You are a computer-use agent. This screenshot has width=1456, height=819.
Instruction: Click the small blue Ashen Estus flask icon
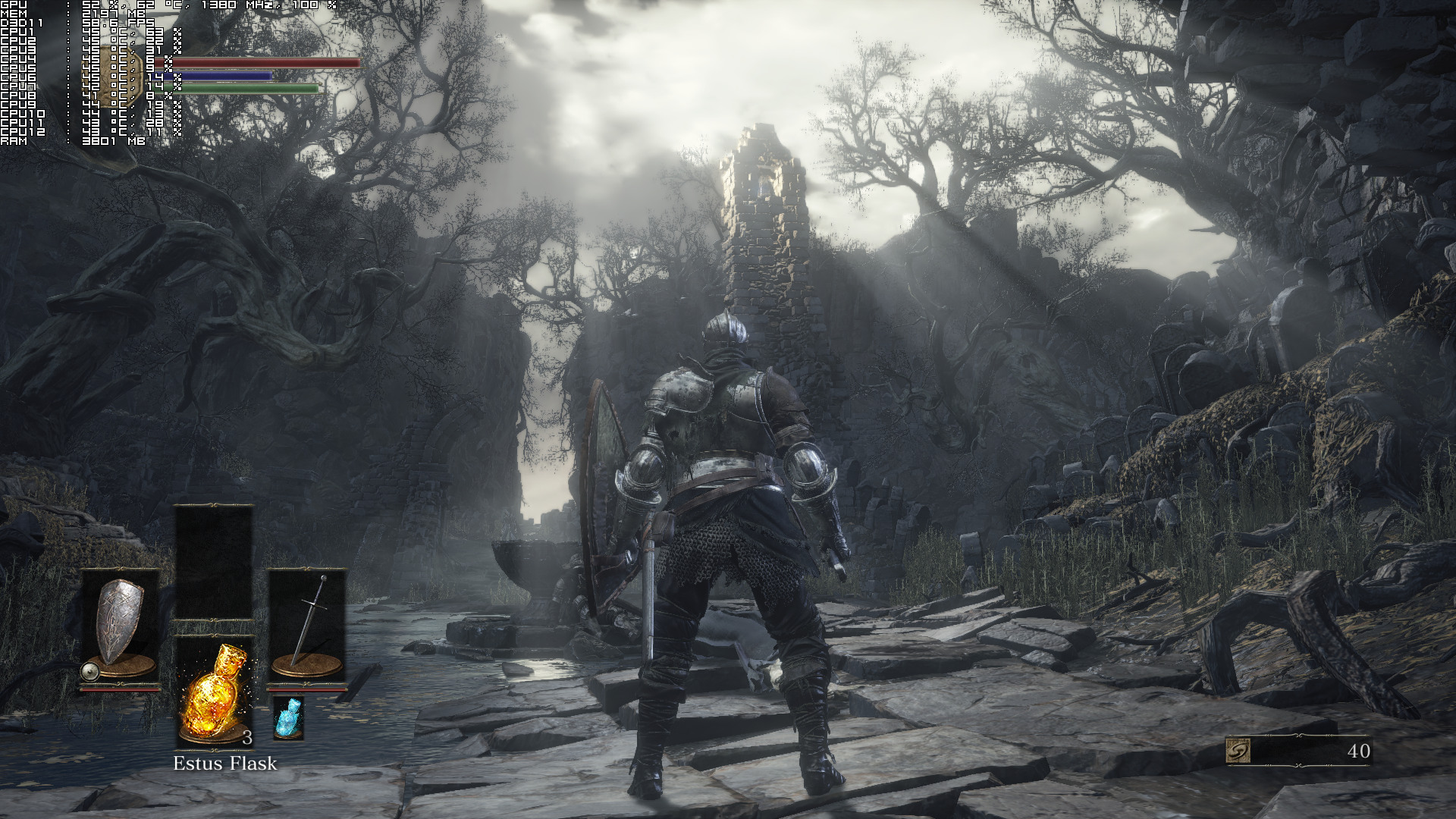pyautogui.click(x=288, y=718)
